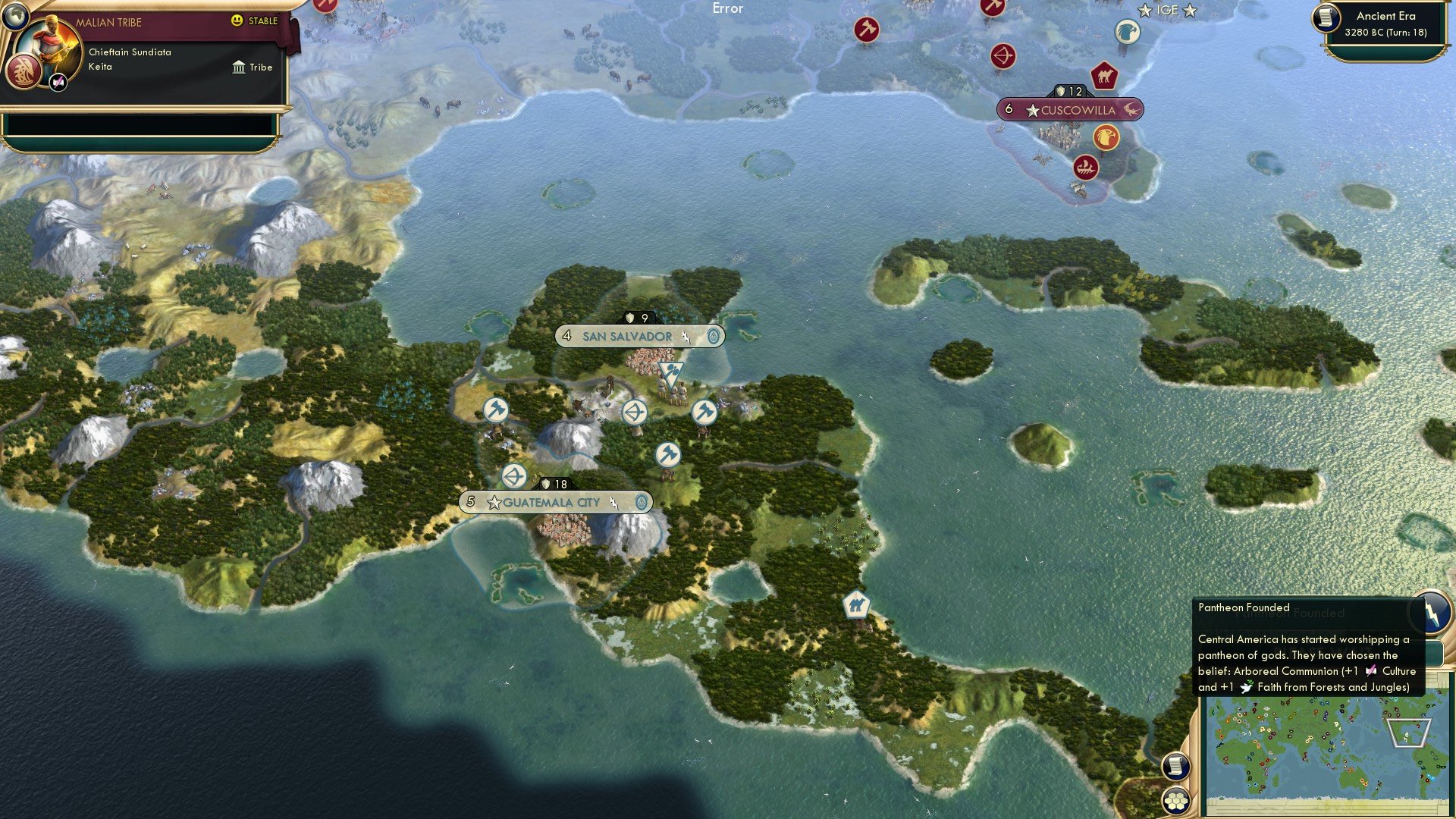Click the Malian Tribe red civilization emblem
This screenshot has height=819, width=1456.
pos(23,73)
